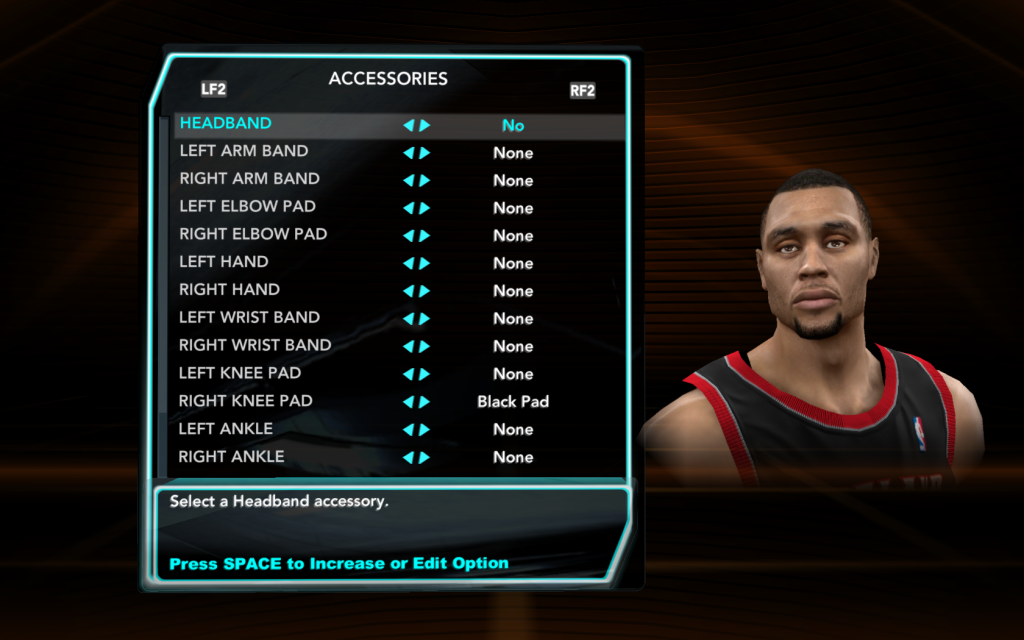Select the Right Ankle accessory row

(231, 457)
